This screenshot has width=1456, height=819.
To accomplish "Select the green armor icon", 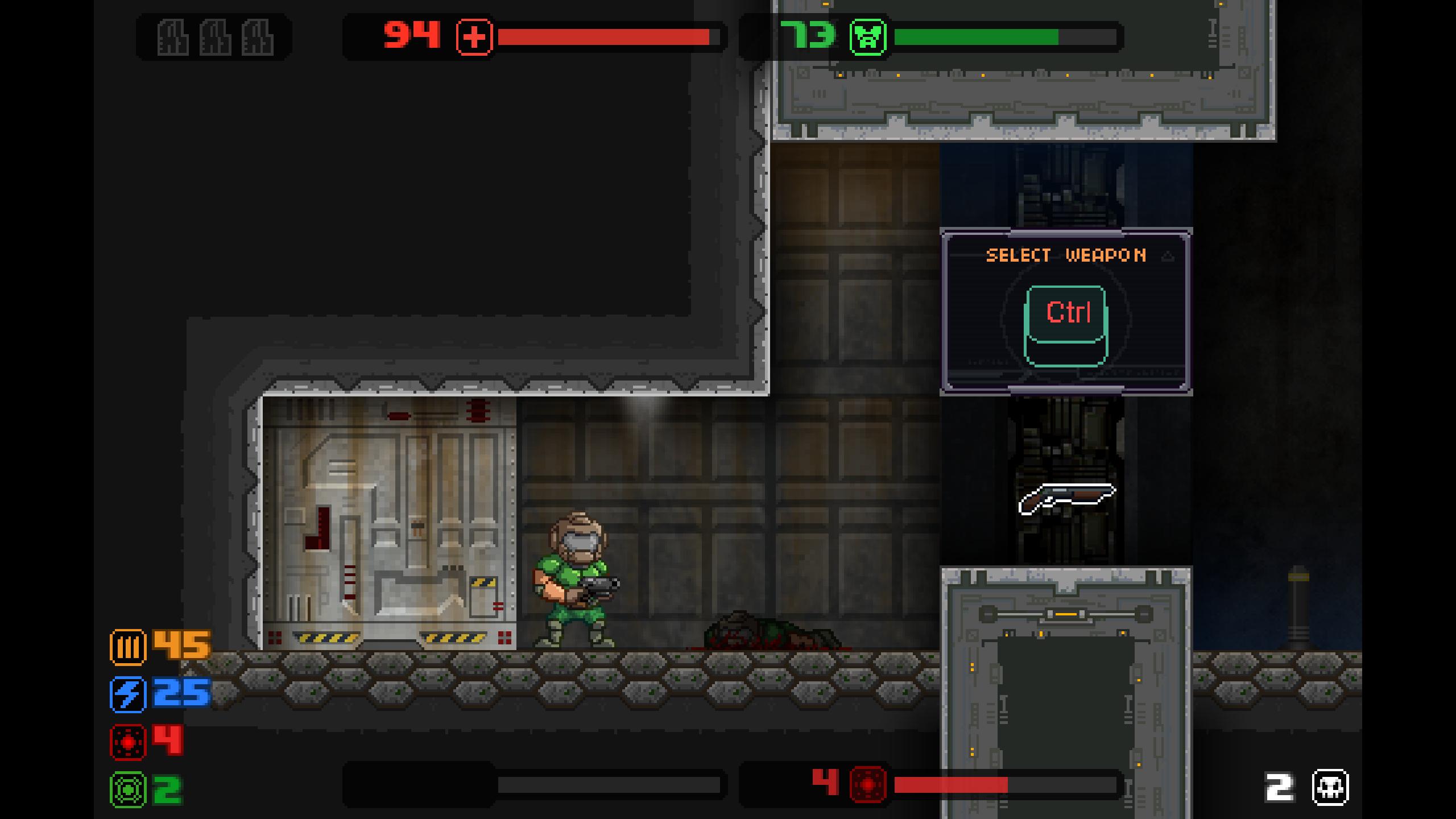I will point(868,37).
